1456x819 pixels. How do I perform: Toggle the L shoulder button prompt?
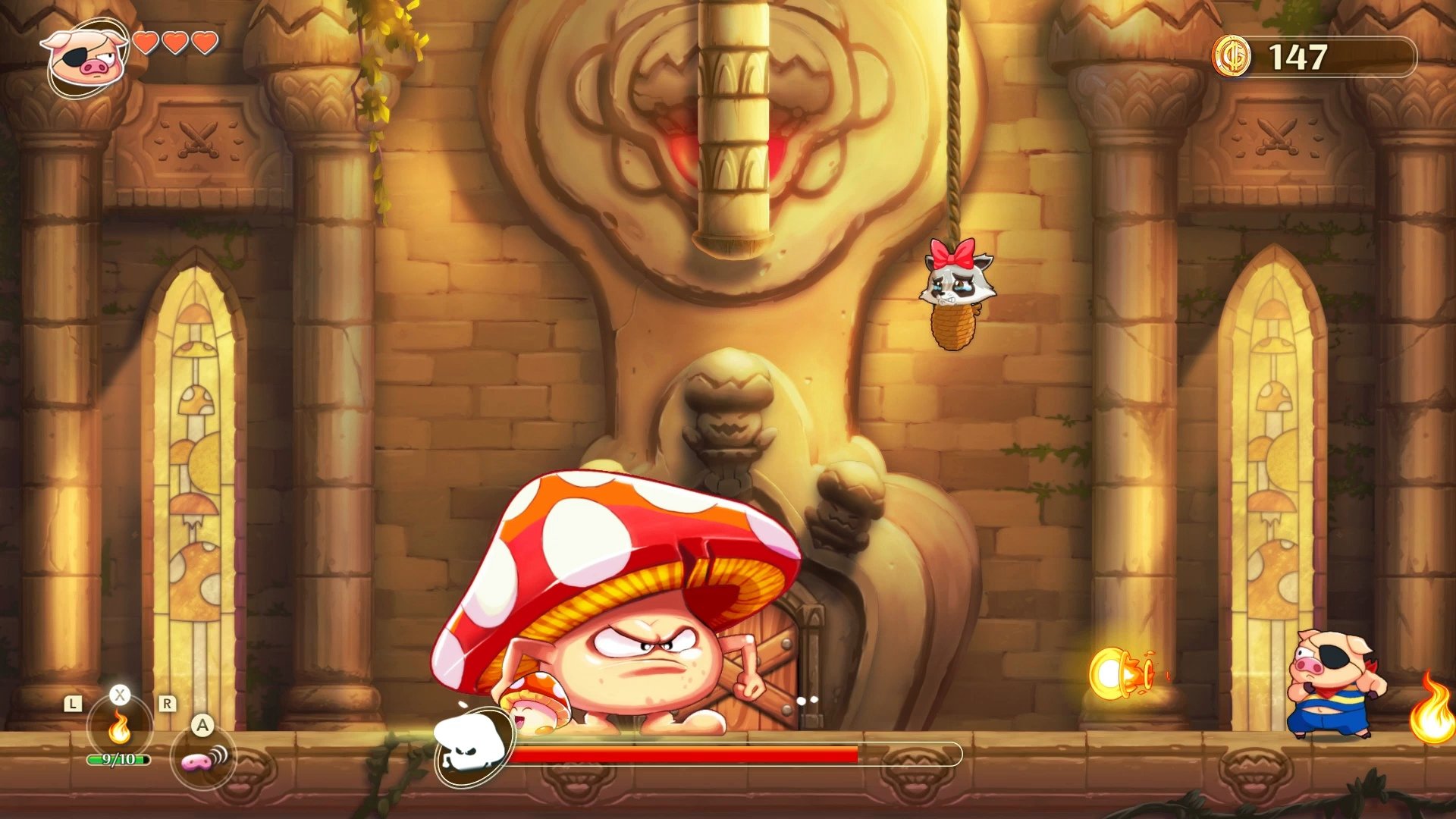tap(73, 703)
